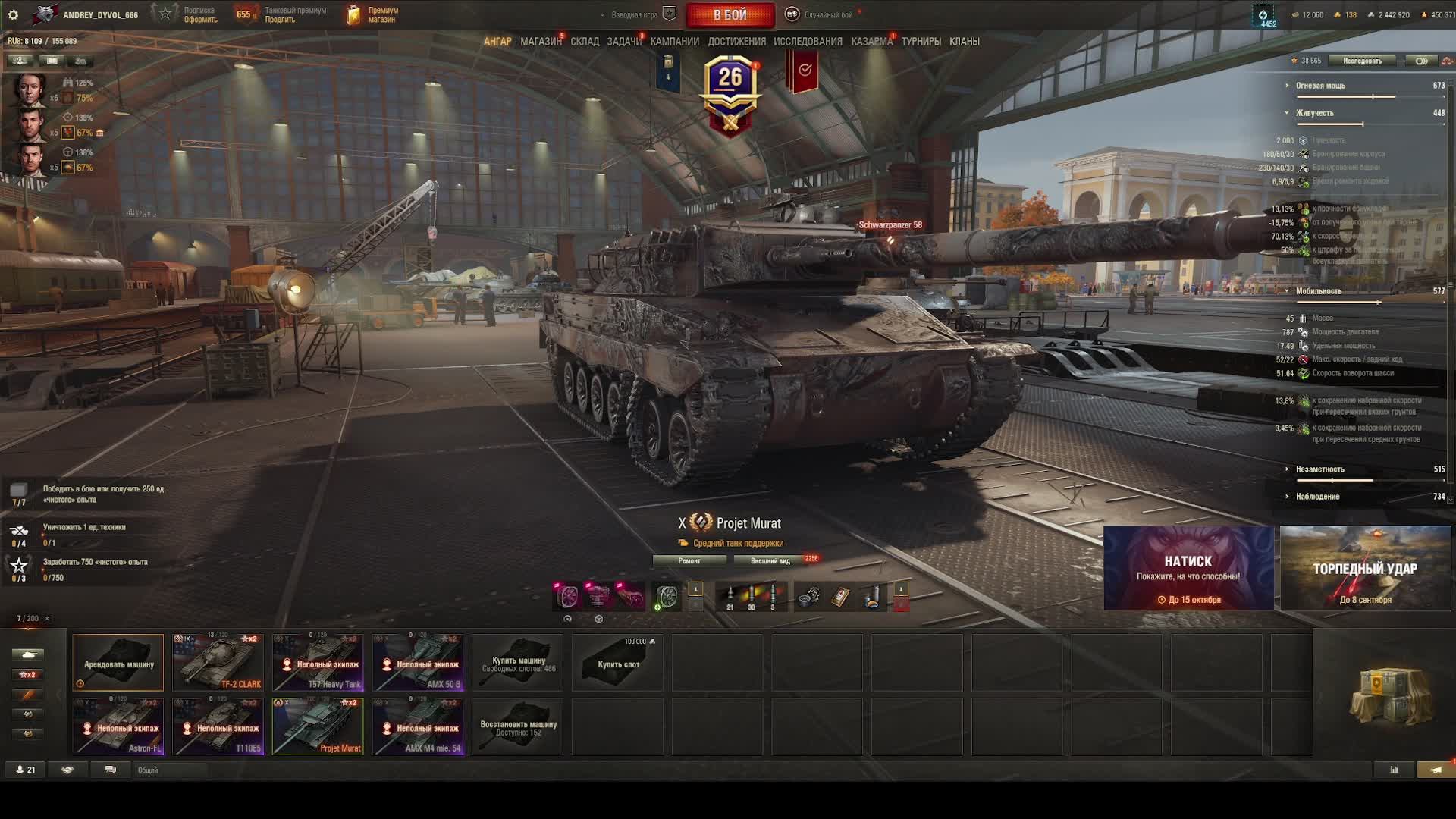This screenshot has width=1456, height=819.
Task: Open the ТУРНИРЫ tab
Action: pos(921,42)
